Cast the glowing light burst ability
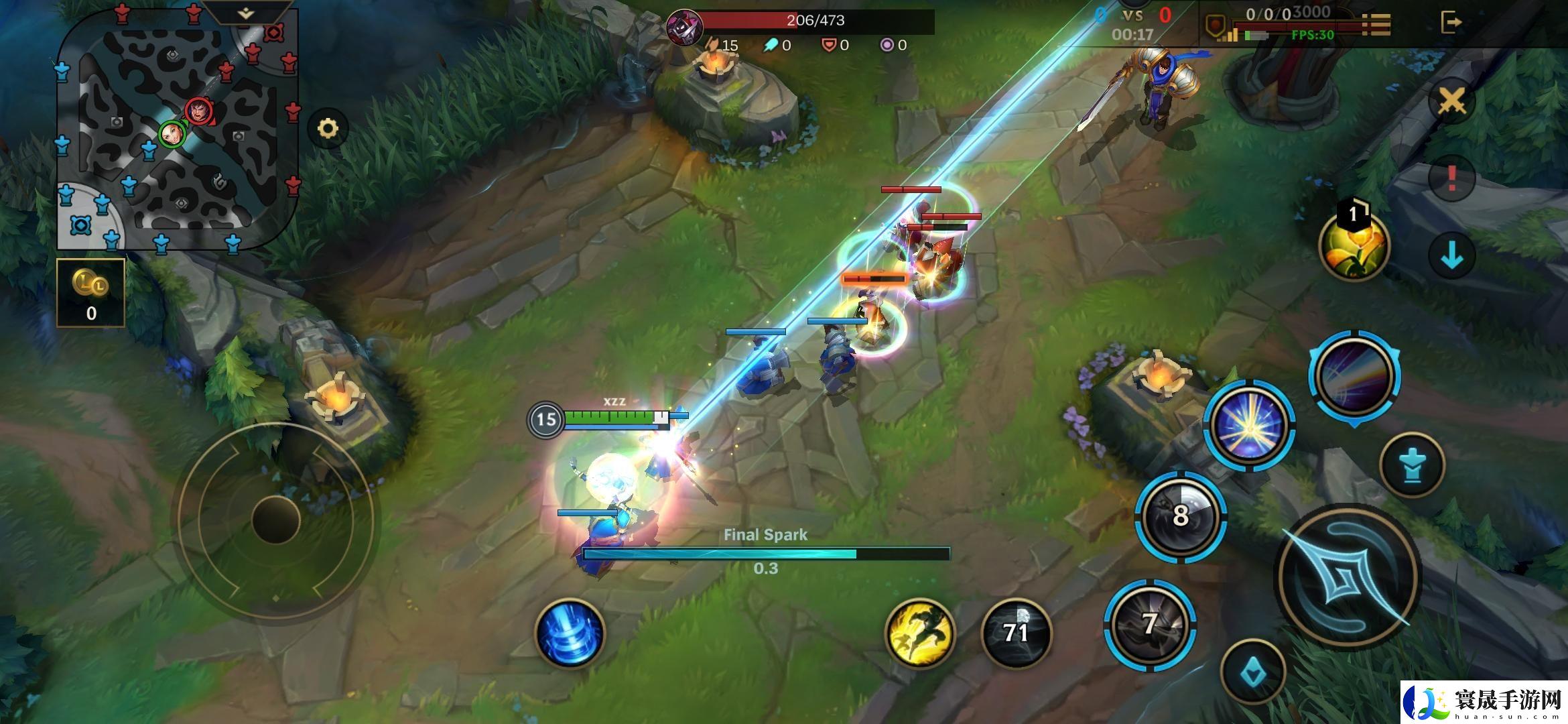1568x724 pixels. click(x=1248, y=426)
